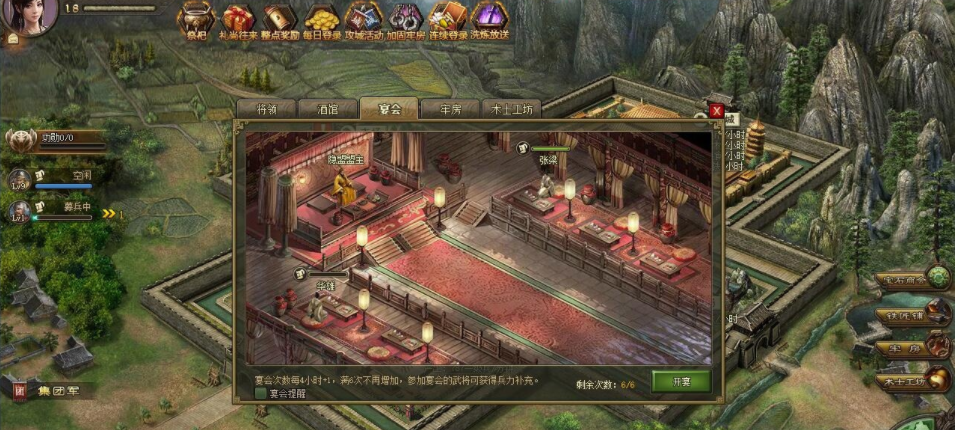The height and width of the screenshot is (430, 955).
Task: Open the 每日登录 gold pile icon
Action: 321,18
